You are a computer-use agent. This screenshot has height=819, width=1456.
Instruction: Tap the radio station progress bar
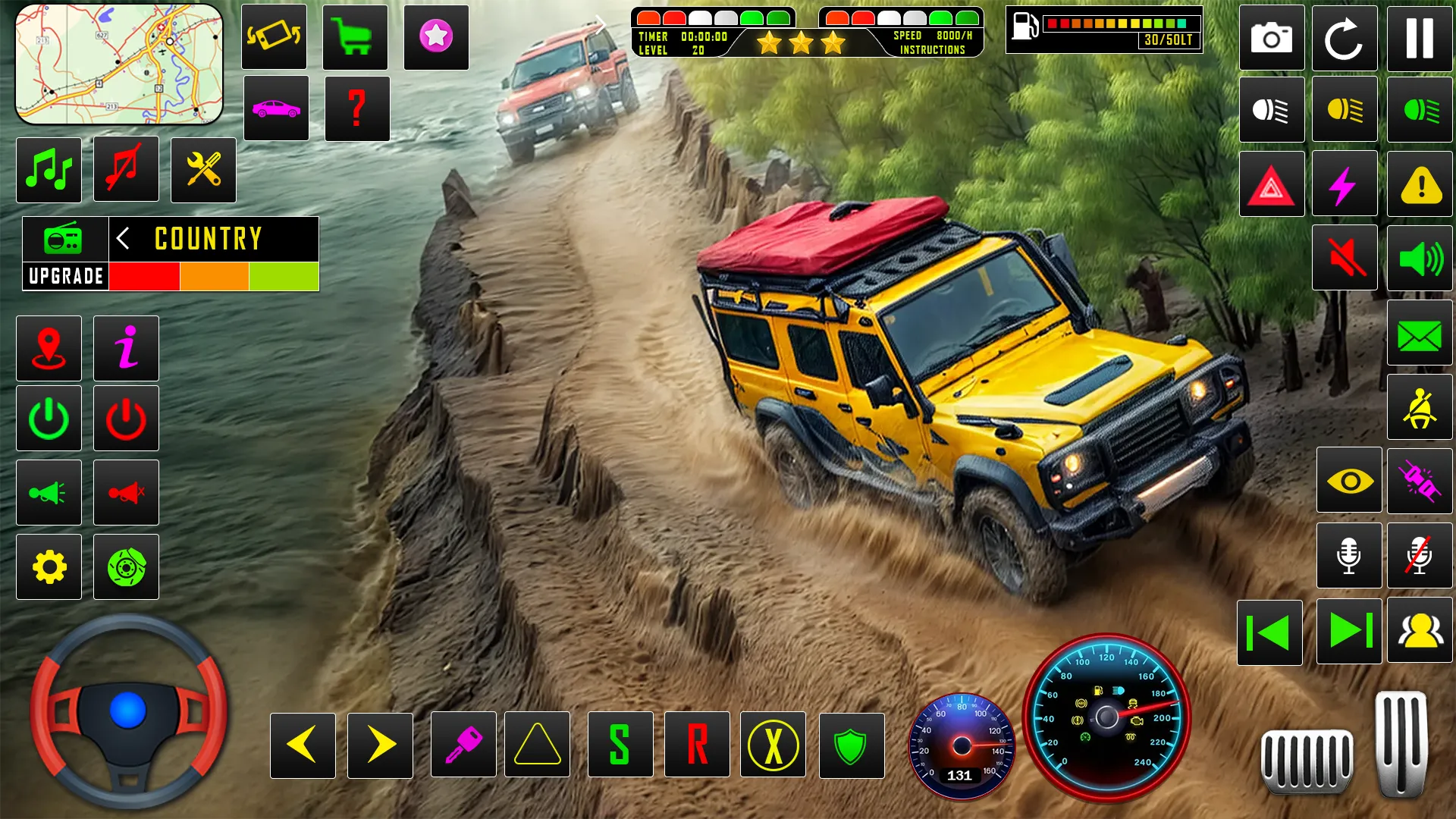(x=215, y=275)
